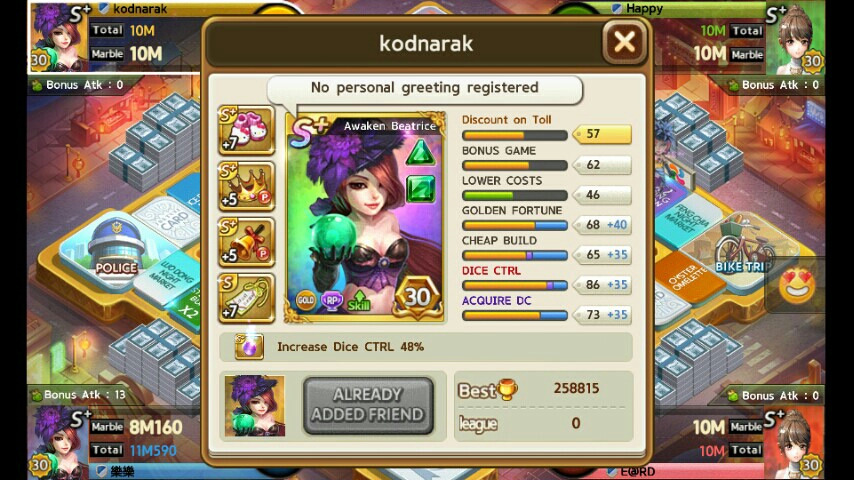Close the kodnarak profile popup

click(x=624, y=42)
